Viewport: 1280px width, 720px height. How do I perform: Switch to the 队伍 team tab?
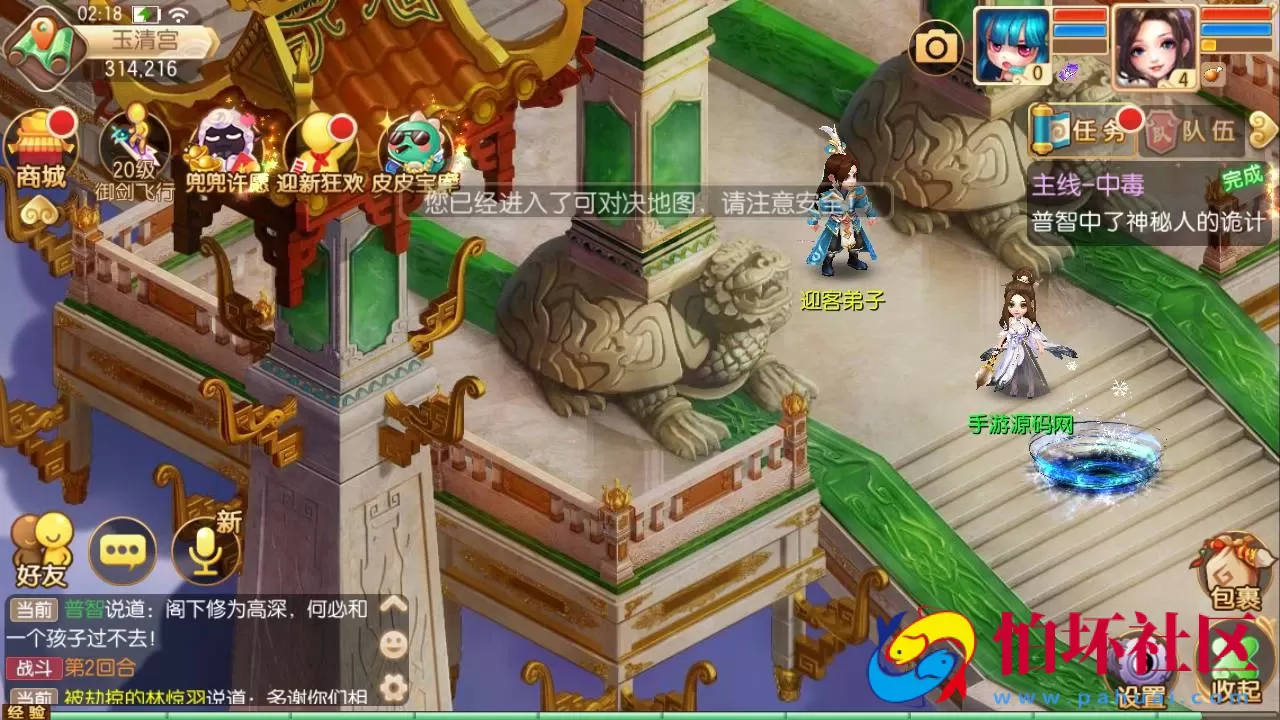[x=1203, y=130]
